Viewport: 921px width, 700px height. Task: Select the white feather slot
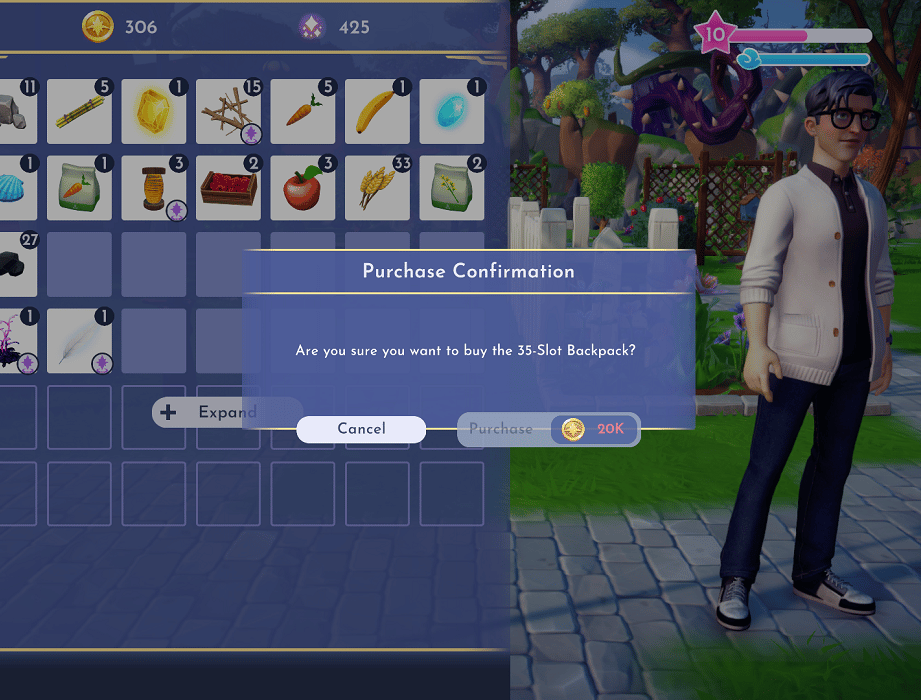79,339
